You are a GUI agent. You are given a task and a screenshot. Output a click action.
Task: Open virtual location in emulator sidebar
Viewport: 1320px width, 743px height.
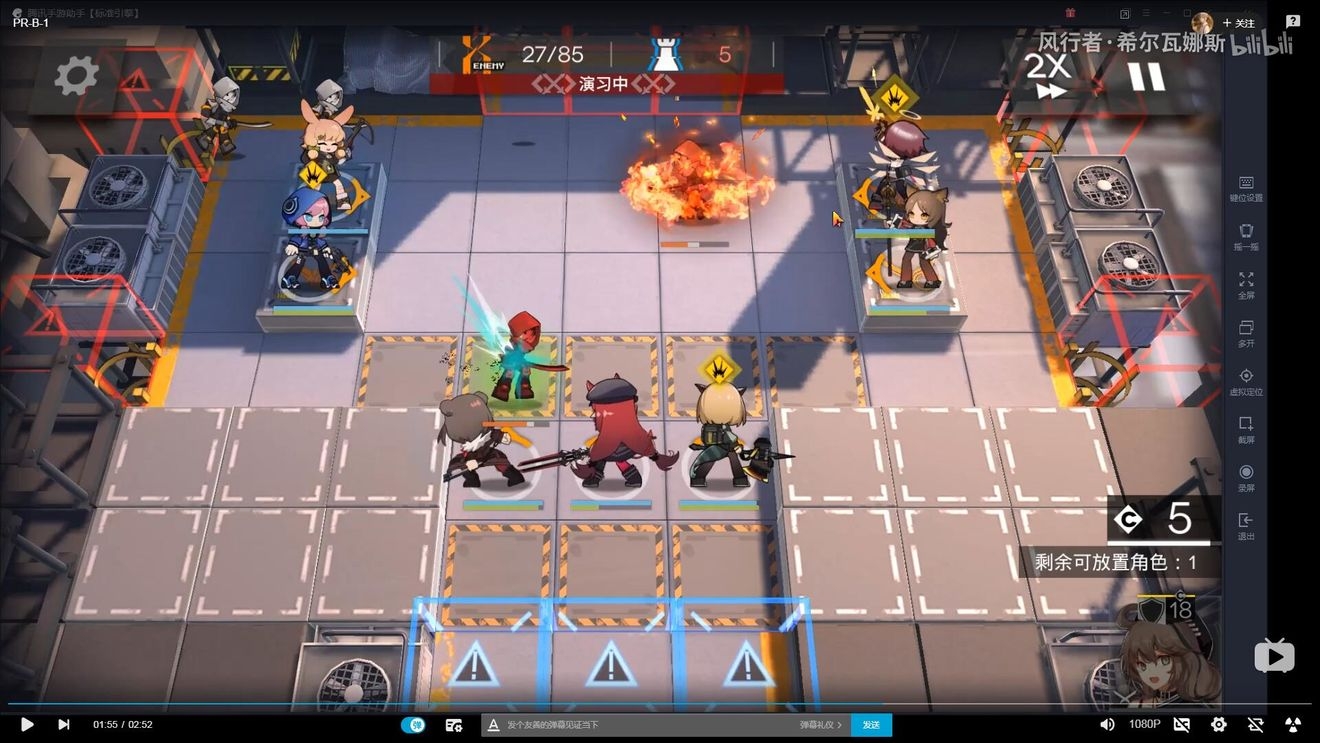1246,381
